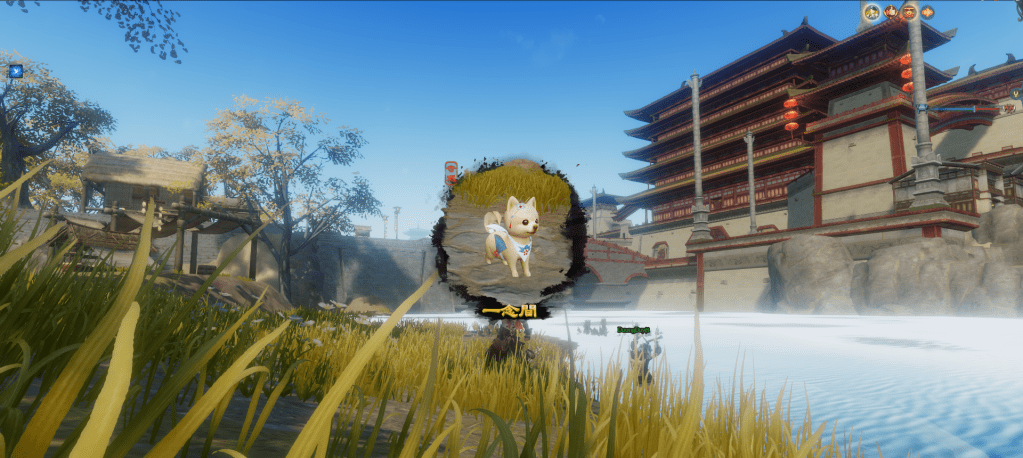Screen dimensions: 1023x458
Task: Click the orange diamond-shaped status icon
Action: (x=927, y=12)
